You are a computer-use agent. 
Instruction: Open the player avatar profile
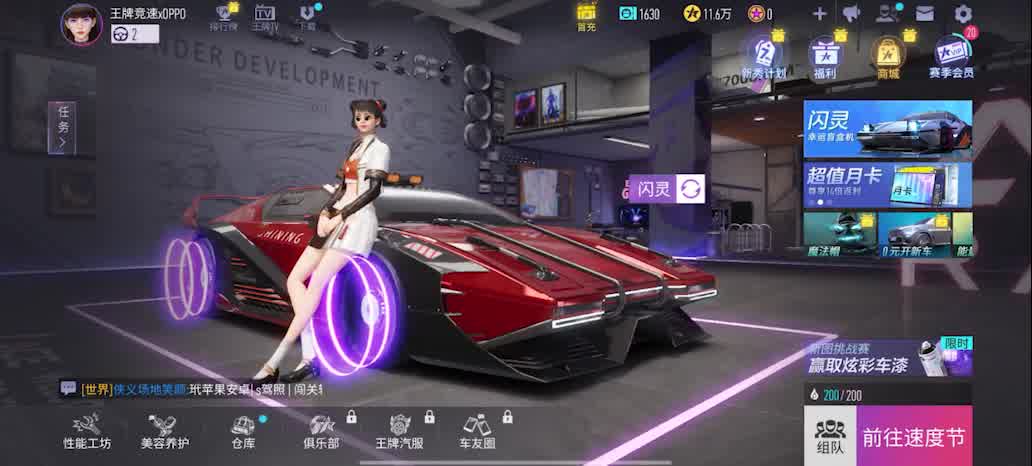point(81,24)
